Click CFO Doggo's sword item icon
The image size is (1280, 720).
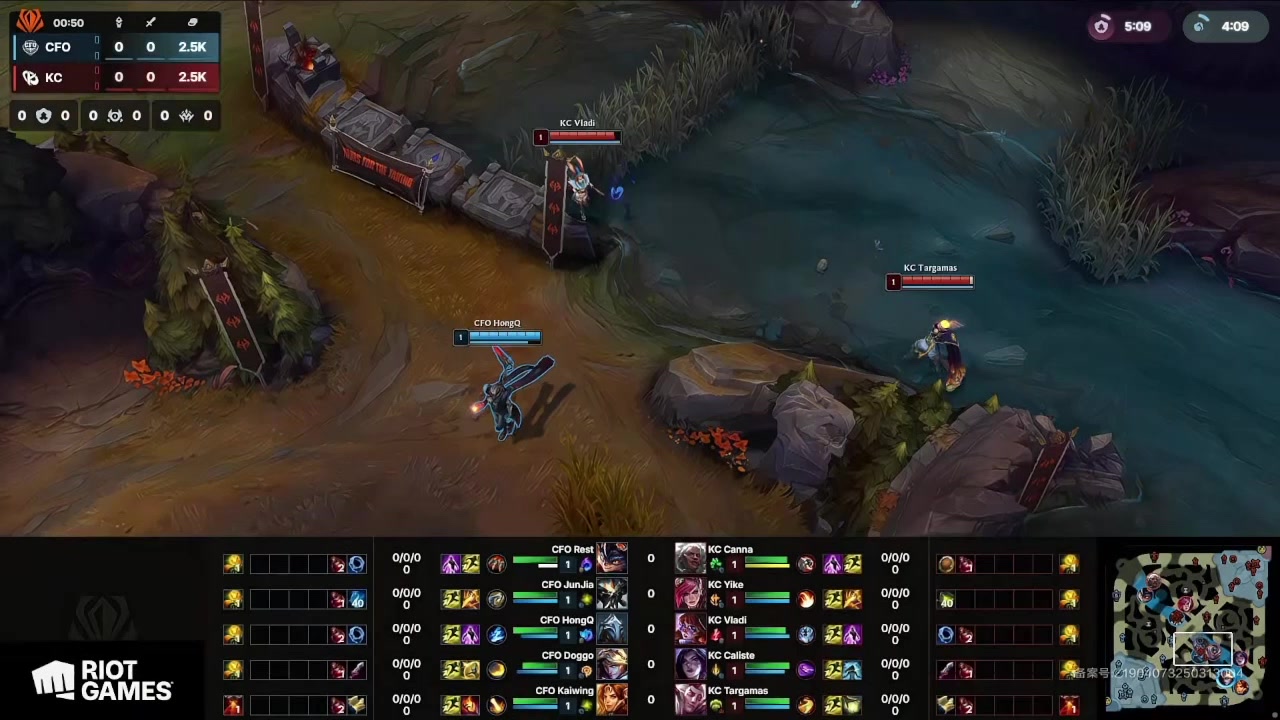tap(357, 670)
